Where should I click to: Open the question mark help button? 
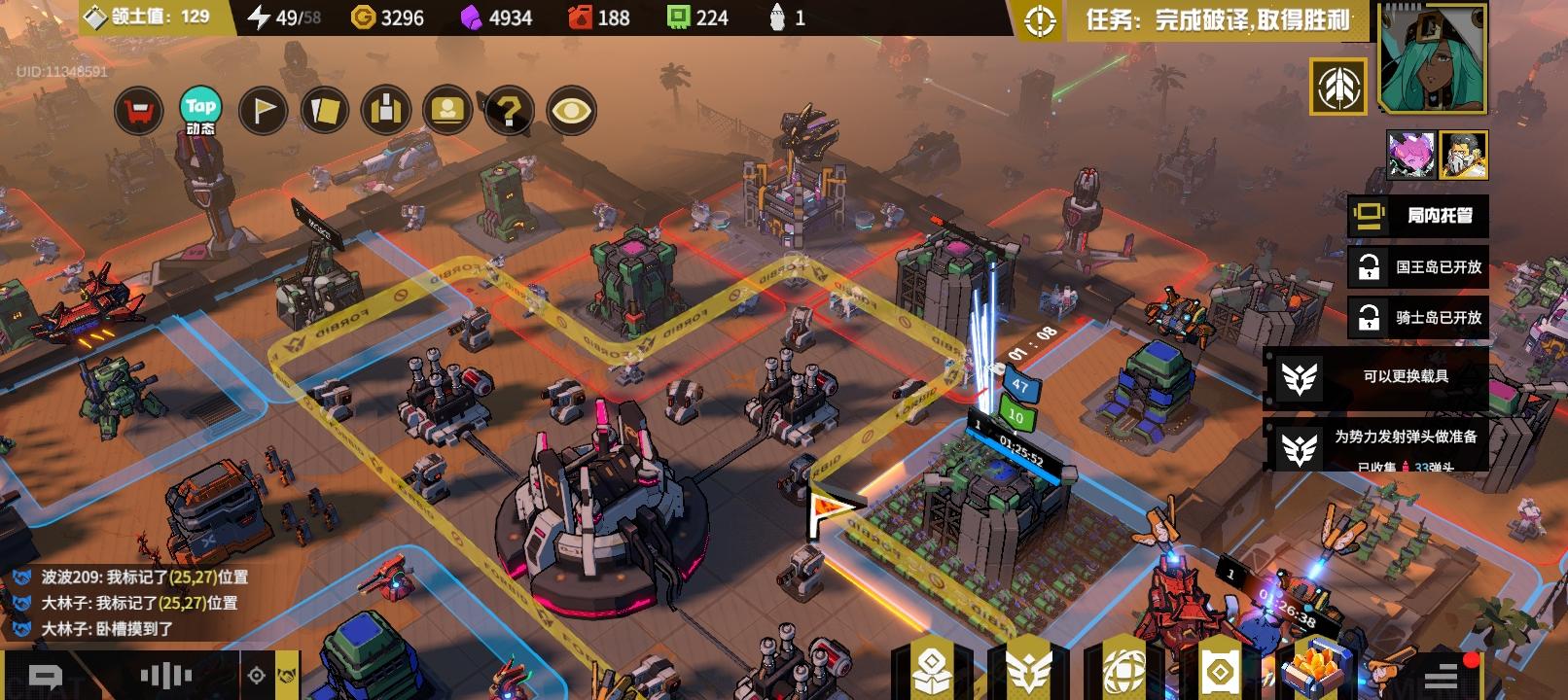509,111
